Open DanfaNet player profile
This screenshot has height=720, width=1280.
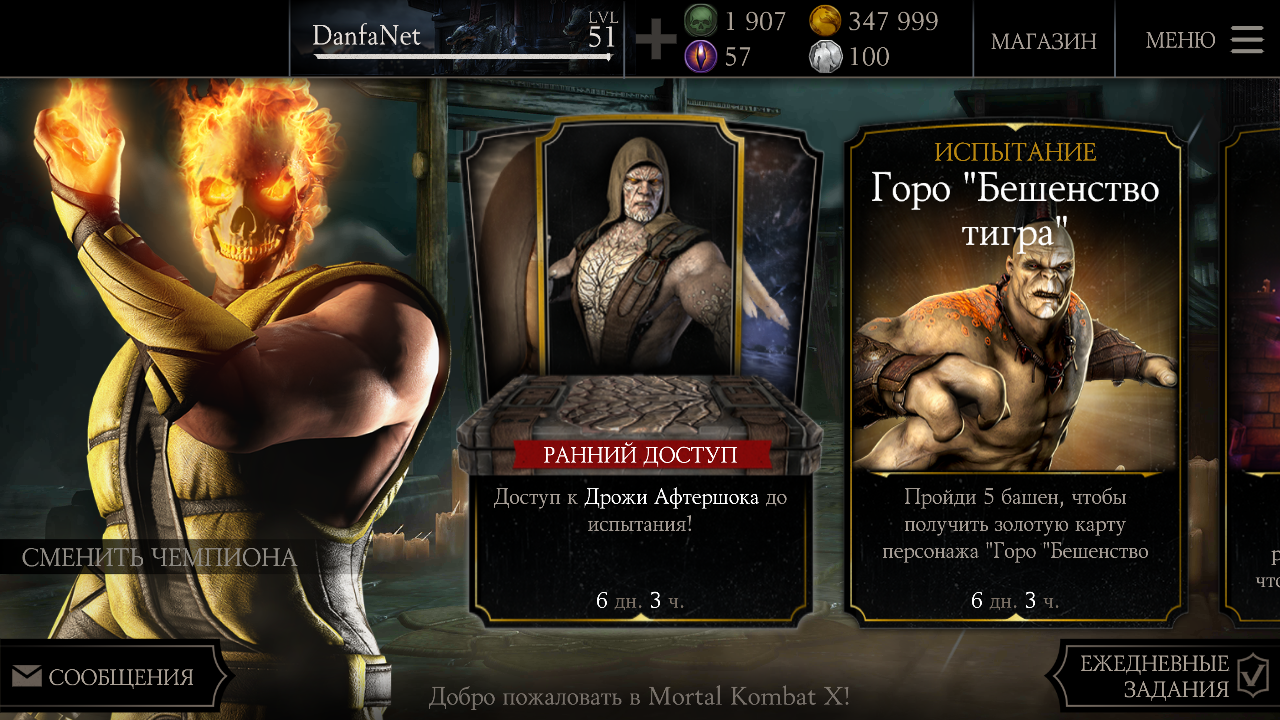pos(462,39)
